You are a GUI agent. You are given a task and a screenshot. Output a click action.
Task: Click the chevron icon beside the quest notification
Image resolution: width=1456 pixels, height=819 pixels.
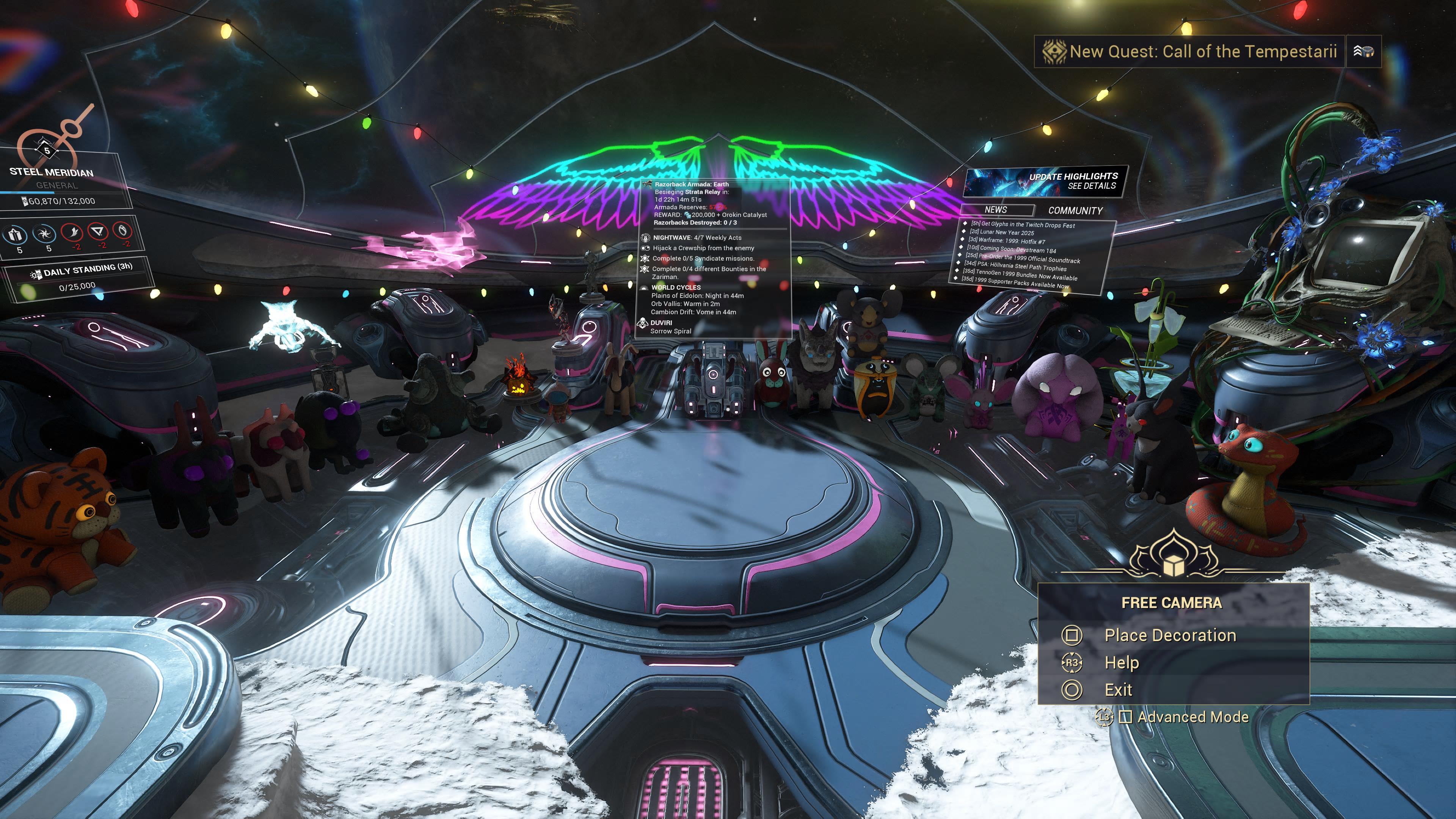click(1363, 52)
